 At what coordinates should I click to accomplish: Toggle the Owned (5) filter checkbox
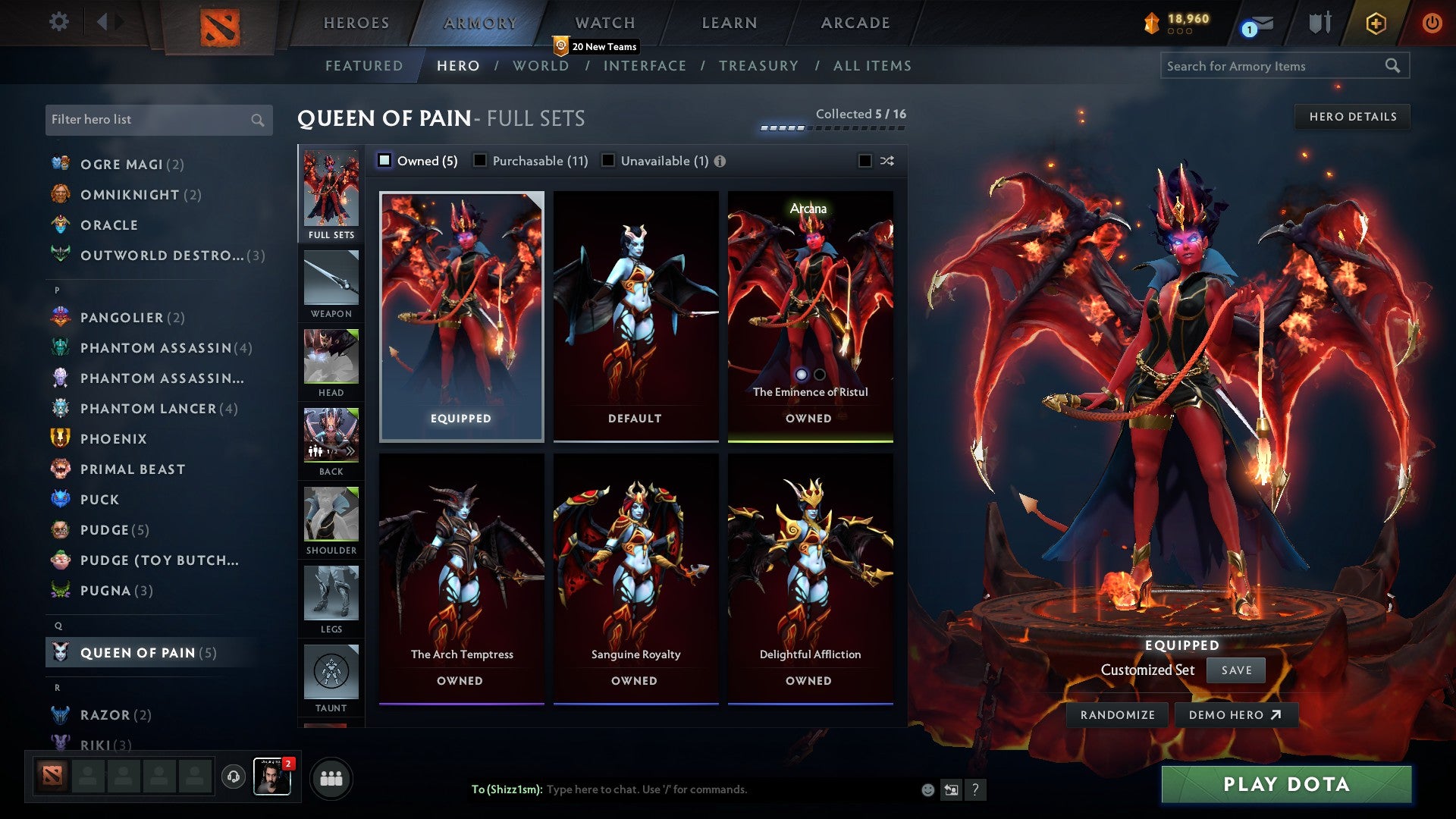click(x=385, y=161)
